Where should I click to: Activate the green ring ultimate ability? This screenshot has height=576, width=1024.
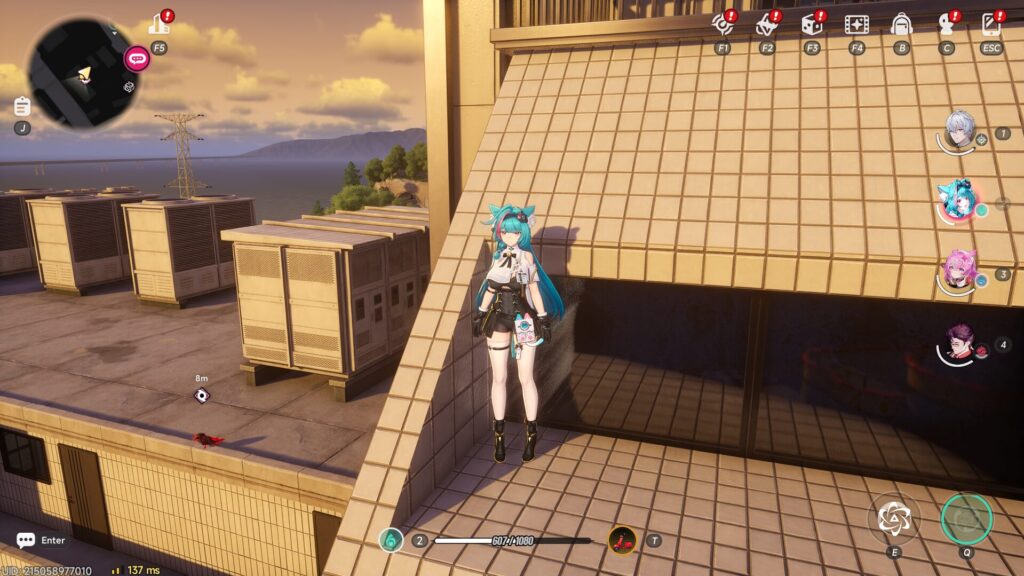pos(966,518)
